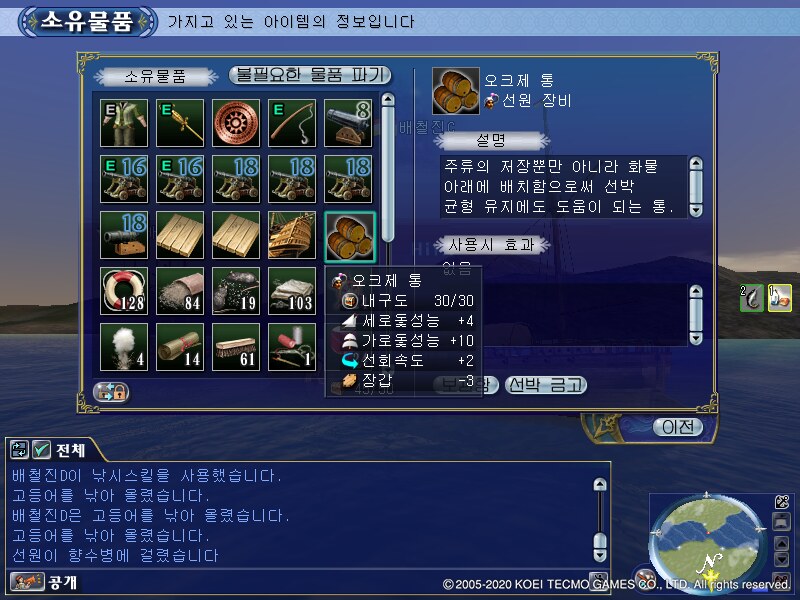Select the rolled scroll stack of 14
Image resolution: width=800 pixels, height=600 pixels.
pos(180,348)
